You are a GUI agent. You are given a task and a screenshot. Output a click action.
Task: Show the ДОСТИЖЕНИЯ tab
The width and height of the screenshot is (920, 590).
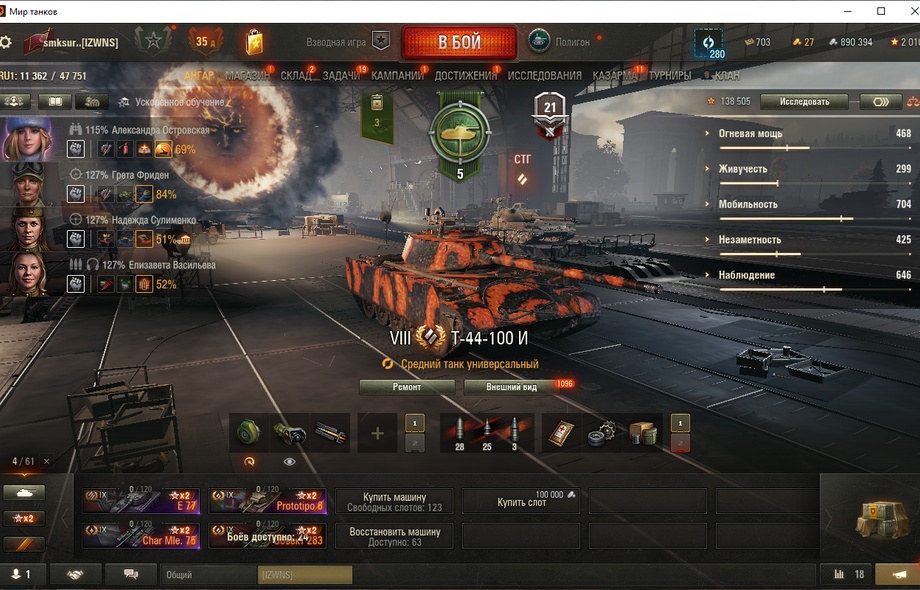coord(466,76)
